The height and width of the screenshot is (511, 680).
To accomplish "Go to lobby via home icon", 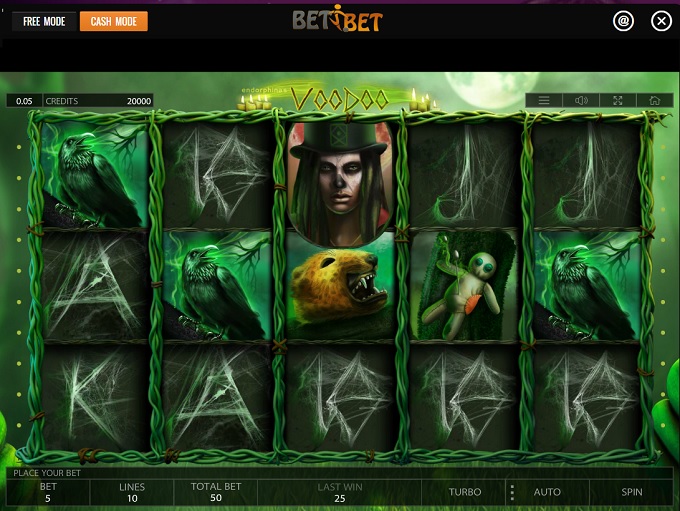I will pyautogui.click(x=654, y=100).
